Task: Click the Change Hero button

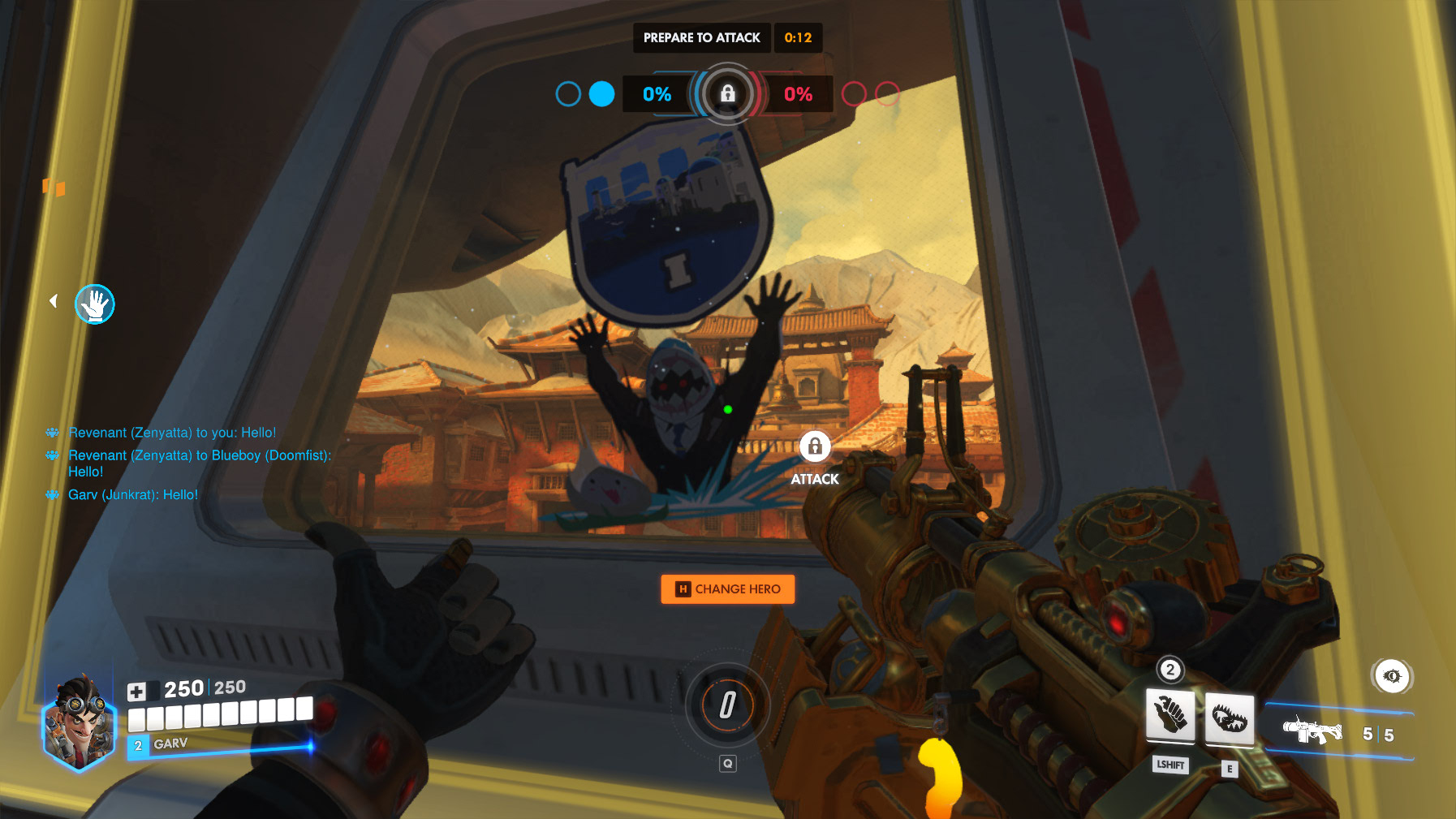Action: point(728,589)
